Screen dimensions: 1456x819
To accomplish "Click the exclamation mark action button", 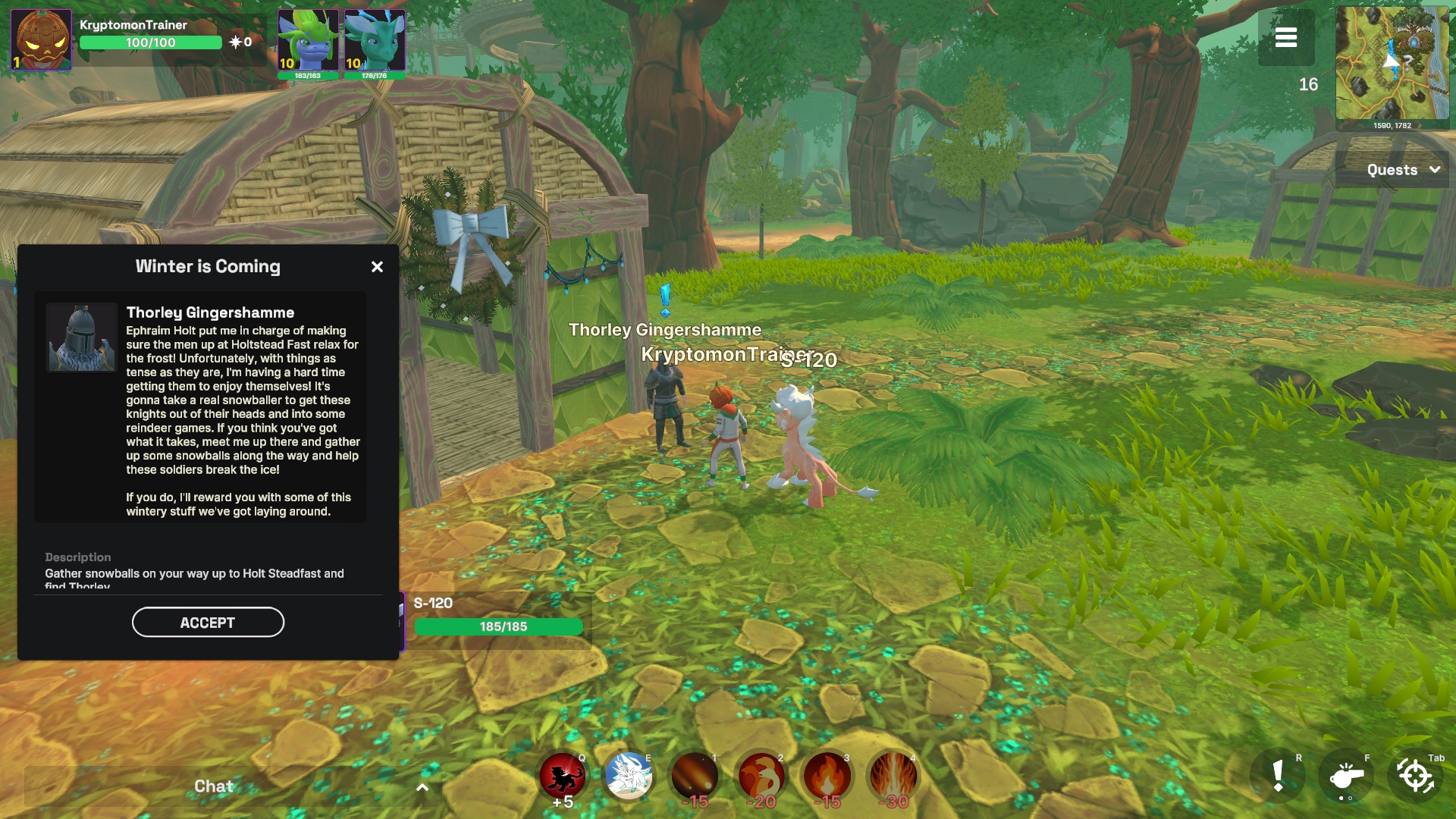I will pyautogui.click(x=1279, y=777).
